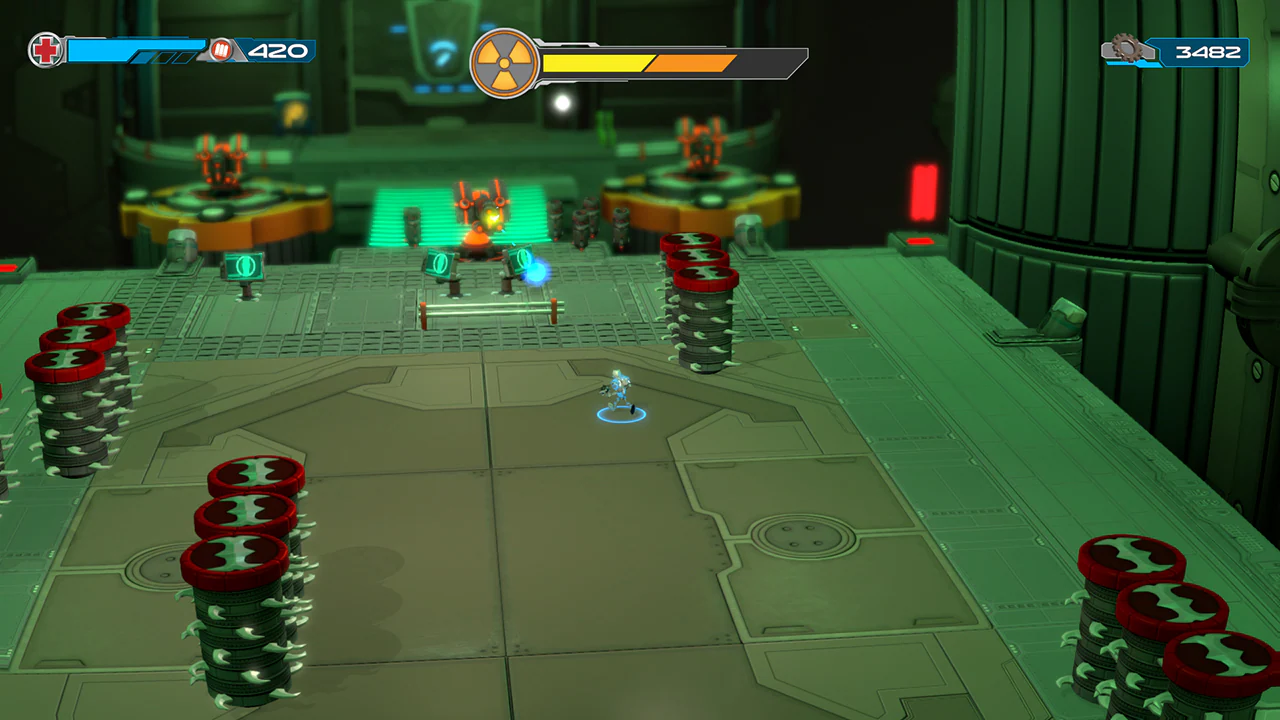Screen dimensions: 1280x720
Task: Click the yellow segment of the hazard bar
Action: coord(595,62)
